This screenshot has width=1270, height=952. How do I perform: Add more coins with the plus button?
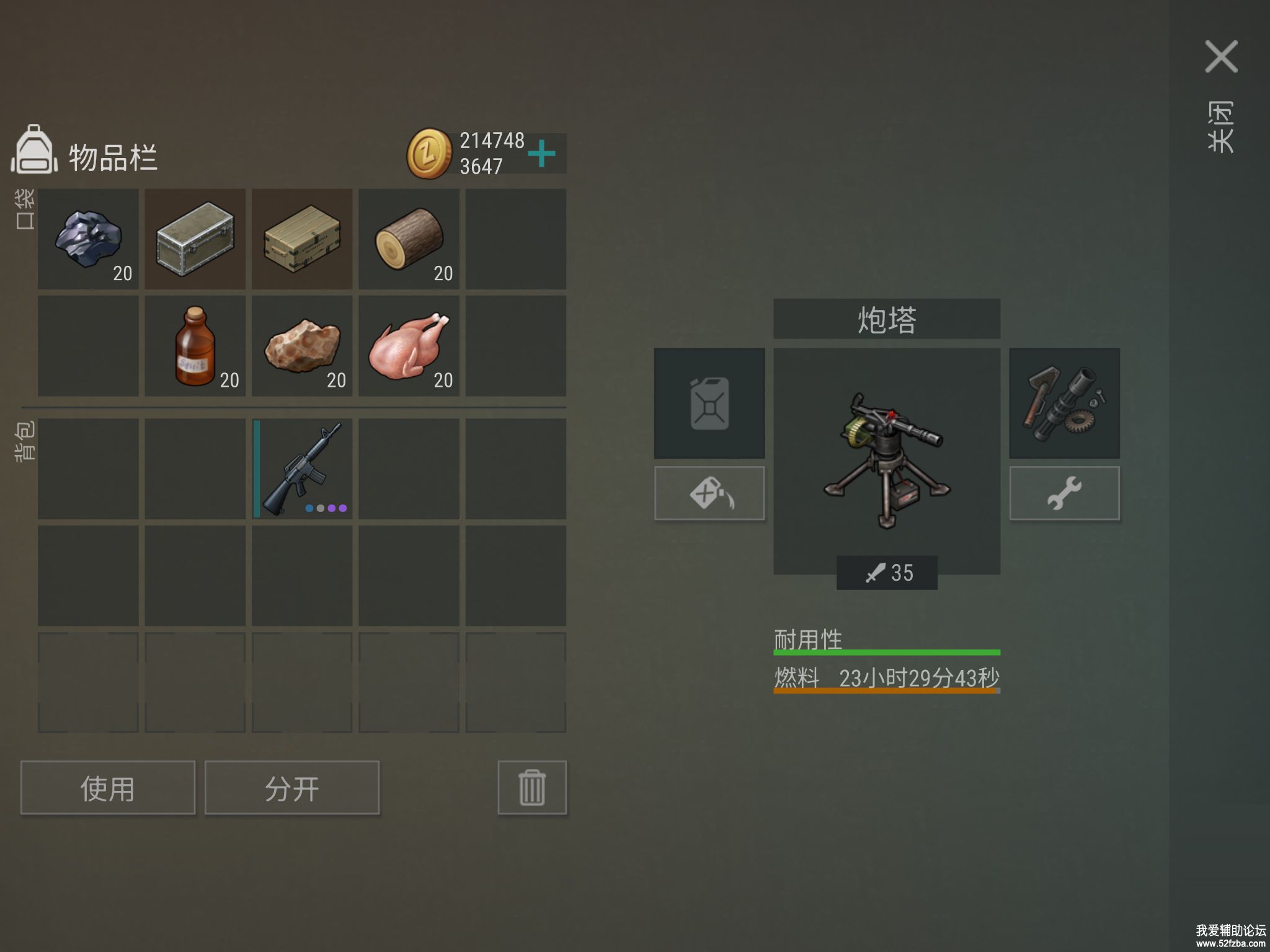pyautogui.click(x=542, y=153)
